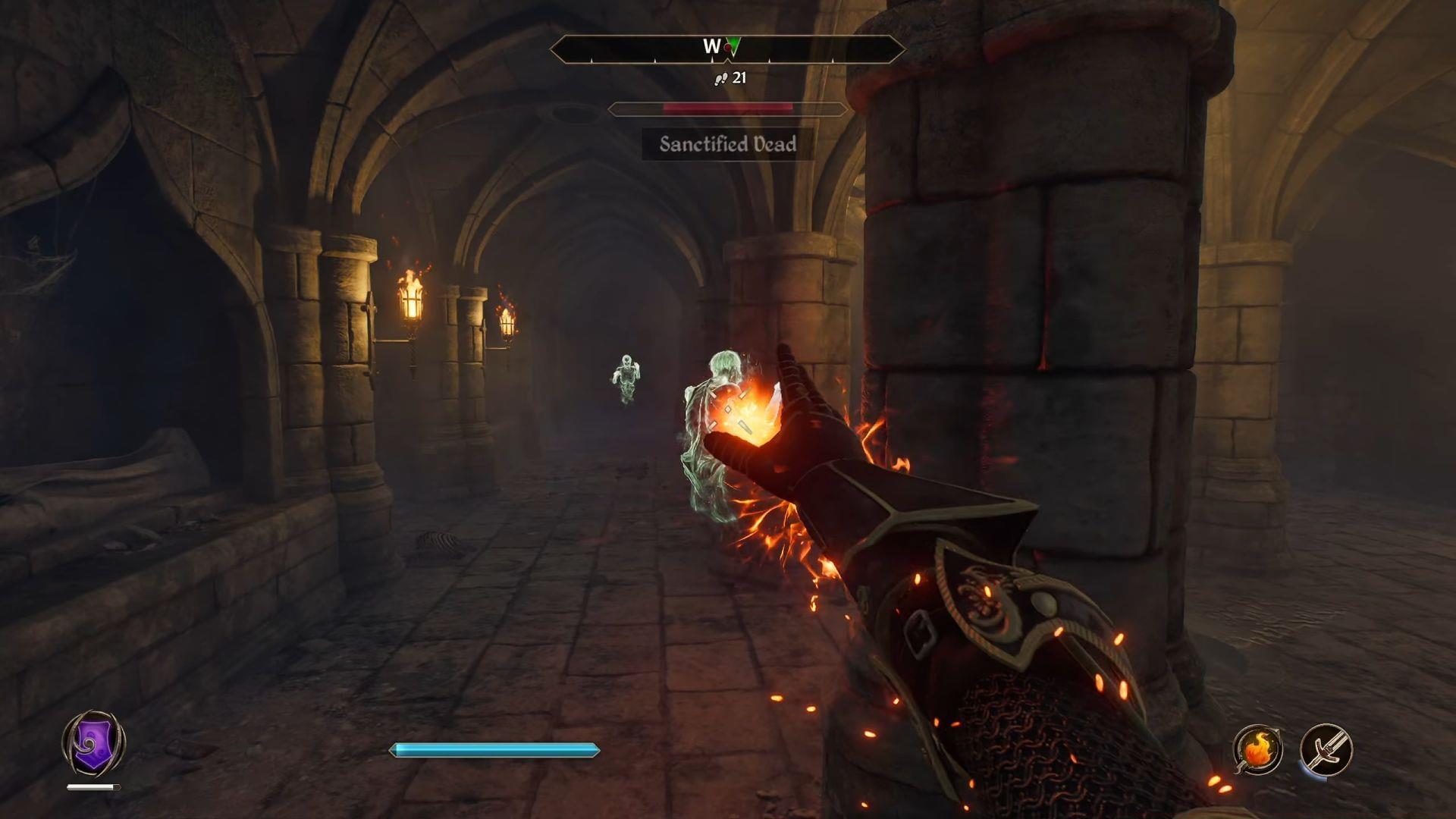Viewport: 1456px width, 819px height.
Task: Select the green quest marker on compass
Action: [x=733, y=47]
